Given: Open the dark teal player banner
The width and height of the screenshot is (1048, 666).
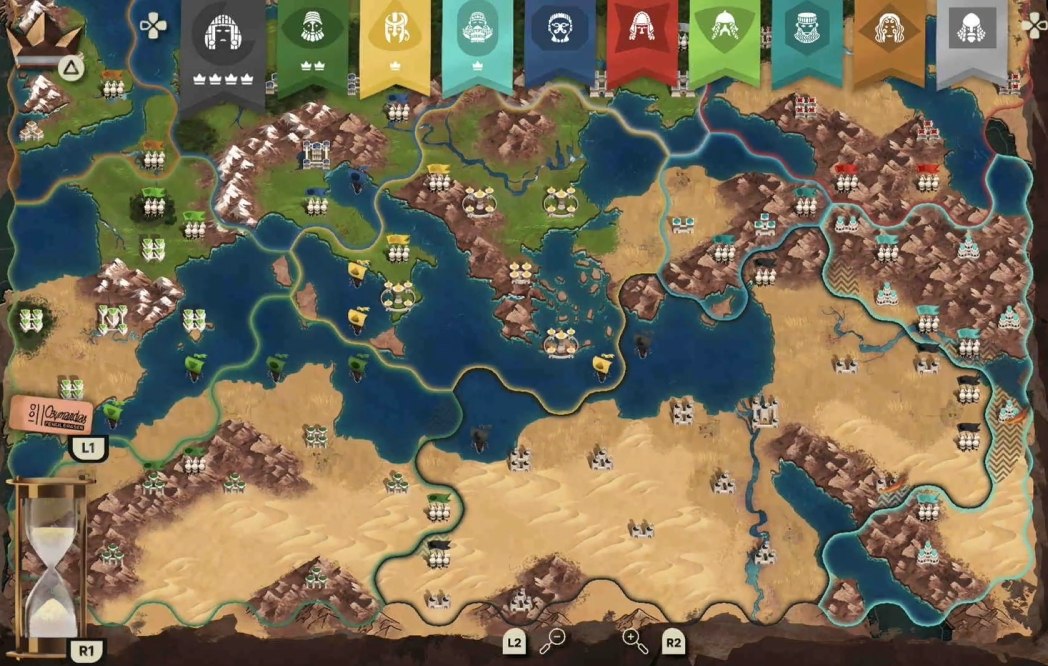Looking at the screenshot, I should pos(806,40).
